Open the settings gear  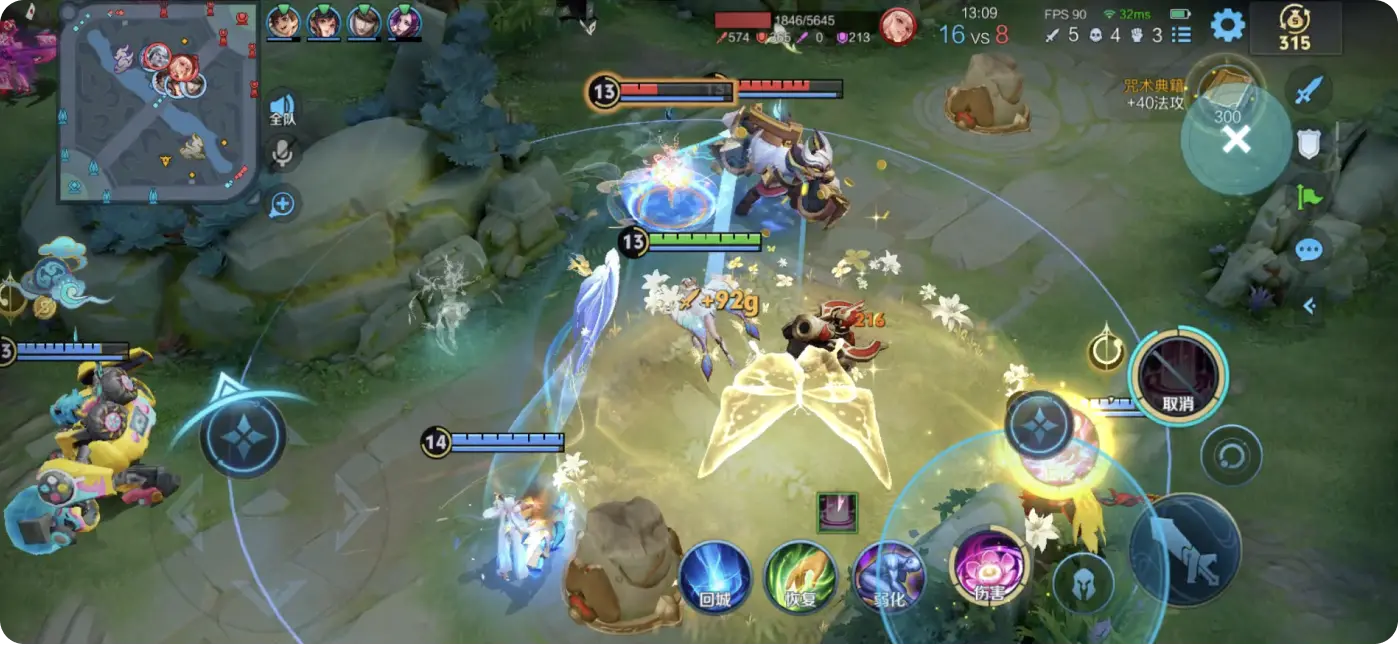coord(1227,25)
